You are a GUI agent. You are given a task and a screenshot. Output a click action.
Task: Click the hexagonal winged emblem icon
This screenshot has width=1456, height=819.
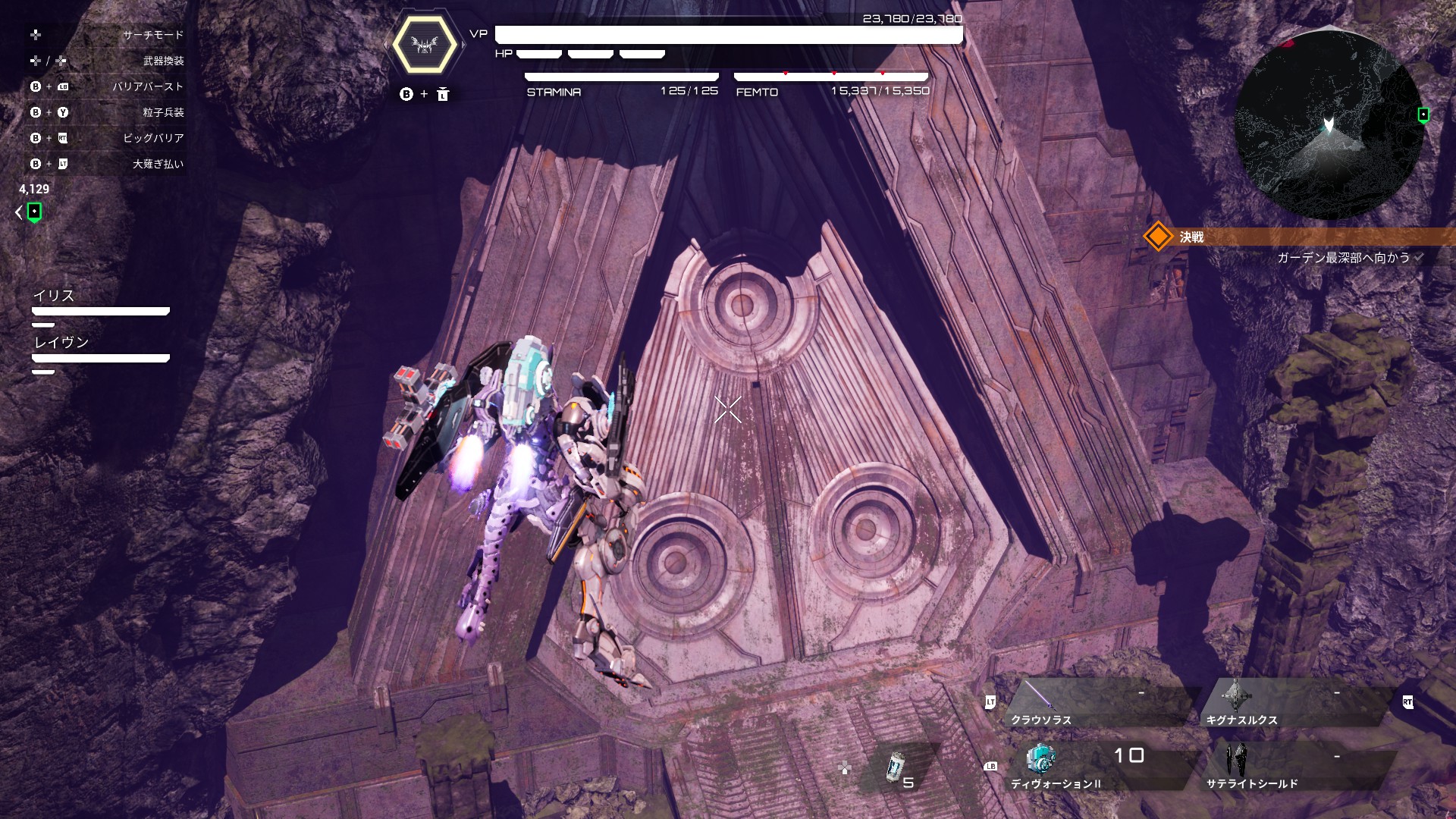(x=425, y=45)
